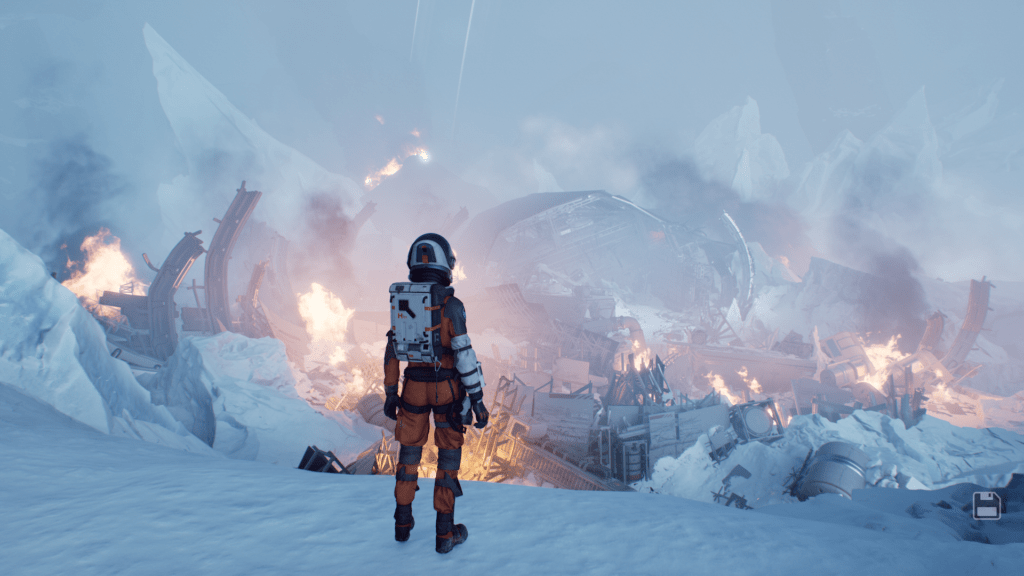Screen dimensions: 1024x576
Task: Click the floppy disk save icon
Action: point(987,505)
